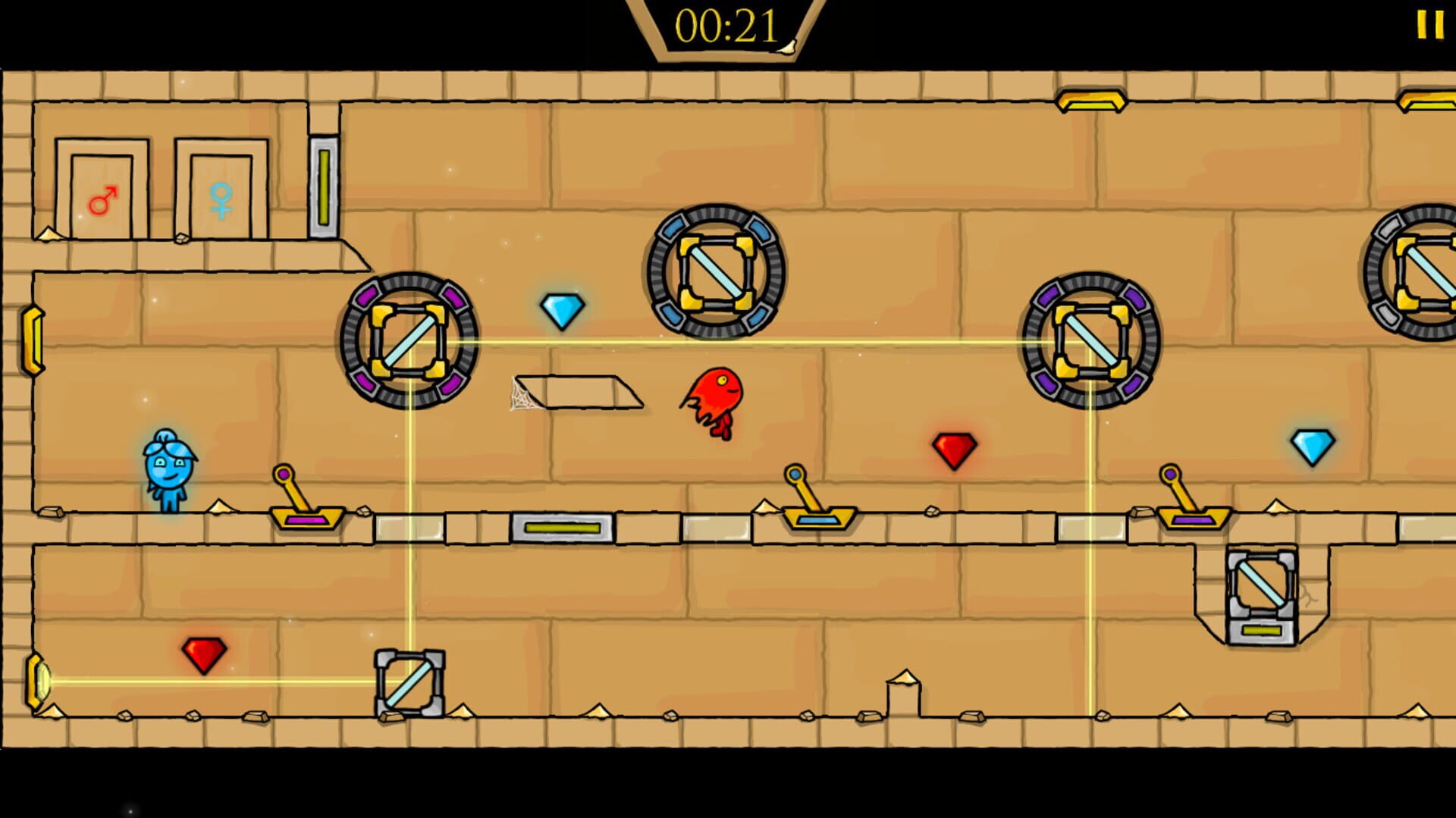
Task: Collect the red ruby near the cyan lever
Action: (954, 447)
